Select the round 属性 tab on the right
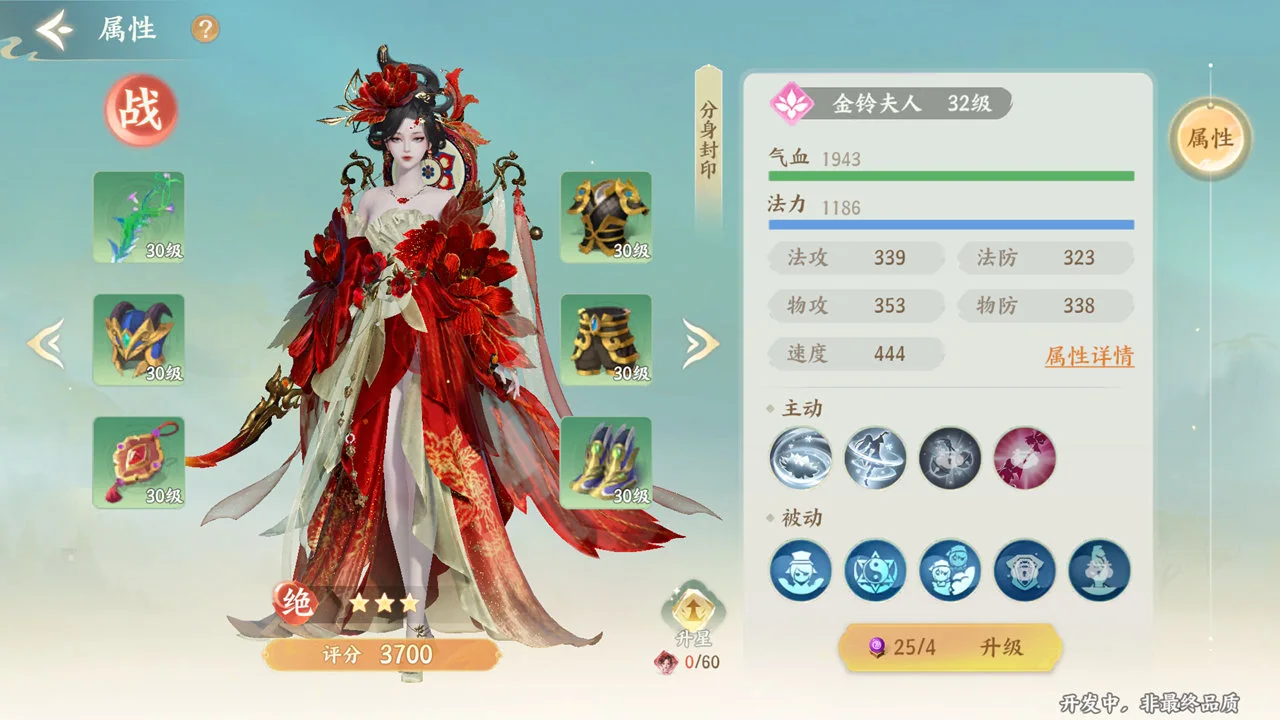This screenshot has width=1280, height=720. [1210, 139]
